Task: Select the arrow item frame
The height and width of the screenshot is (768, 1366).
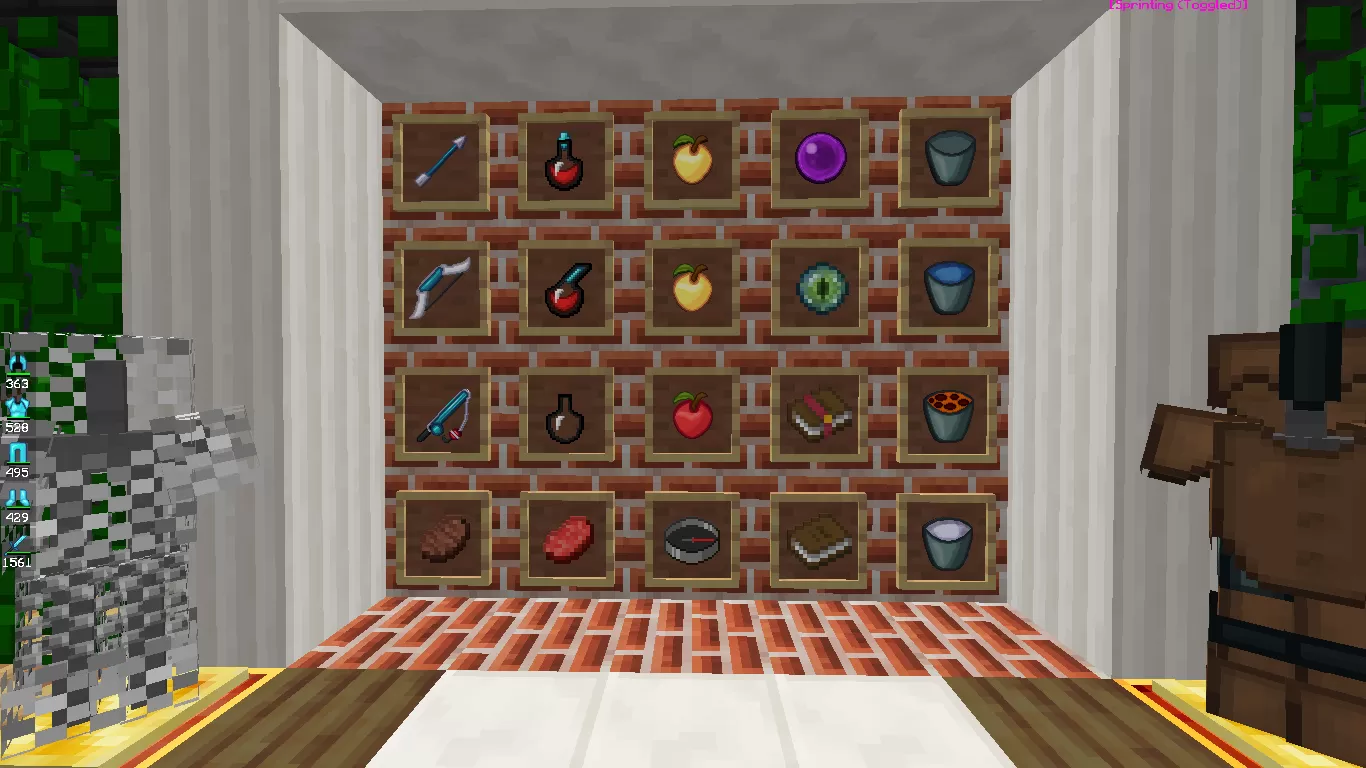Action: point(441,160)
